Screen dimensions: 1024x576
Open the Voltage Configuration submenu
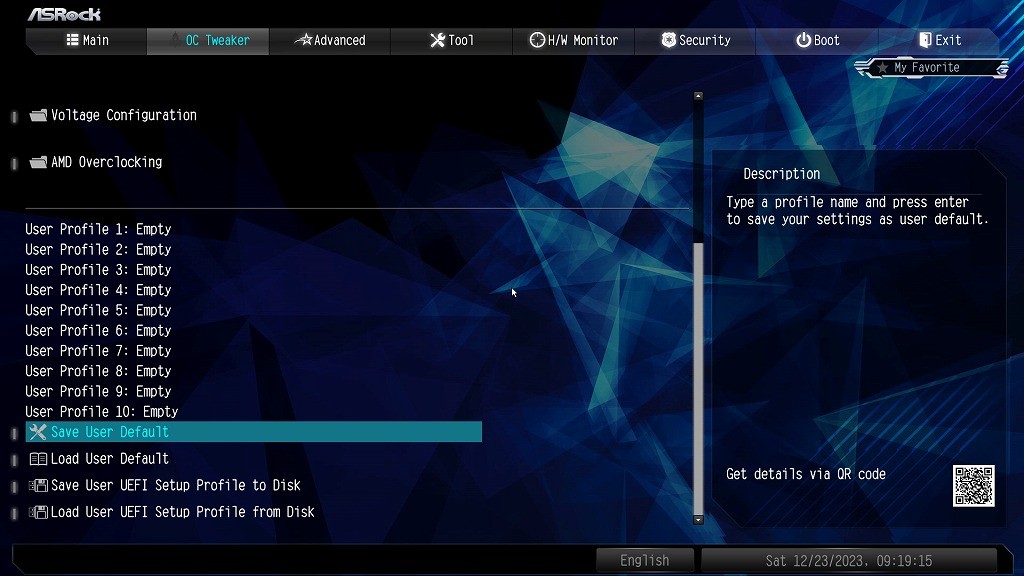123,115
